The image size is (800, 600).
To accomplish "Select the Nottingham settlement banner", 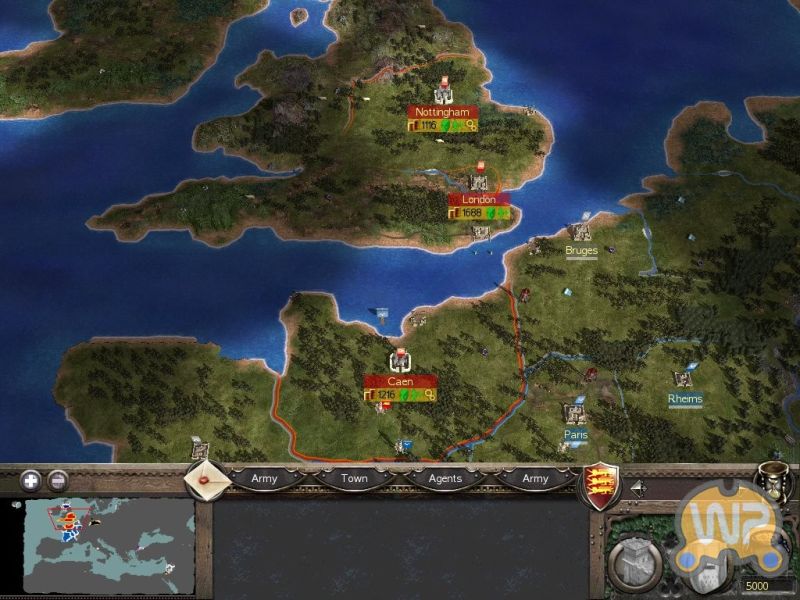I will point(442,113).
